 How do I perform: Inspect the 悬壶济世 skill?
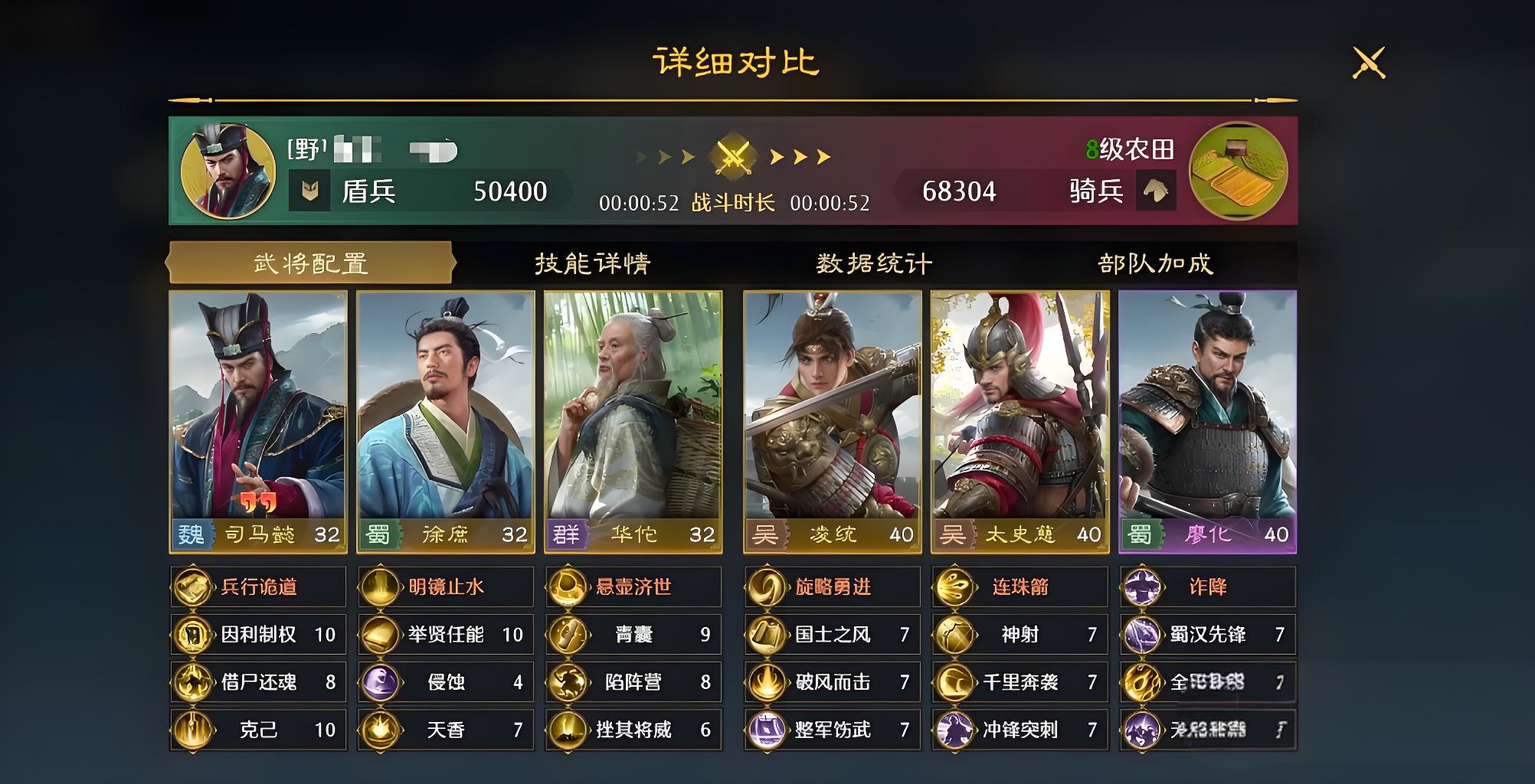633,587
